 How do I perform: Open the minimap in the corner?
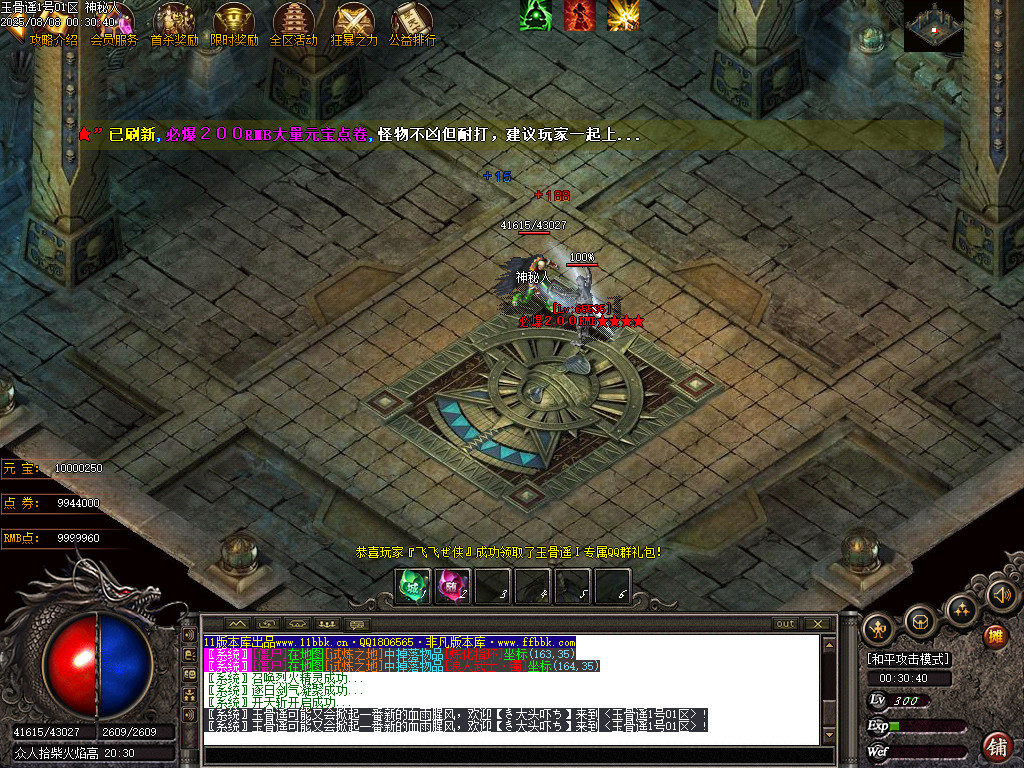934,26
